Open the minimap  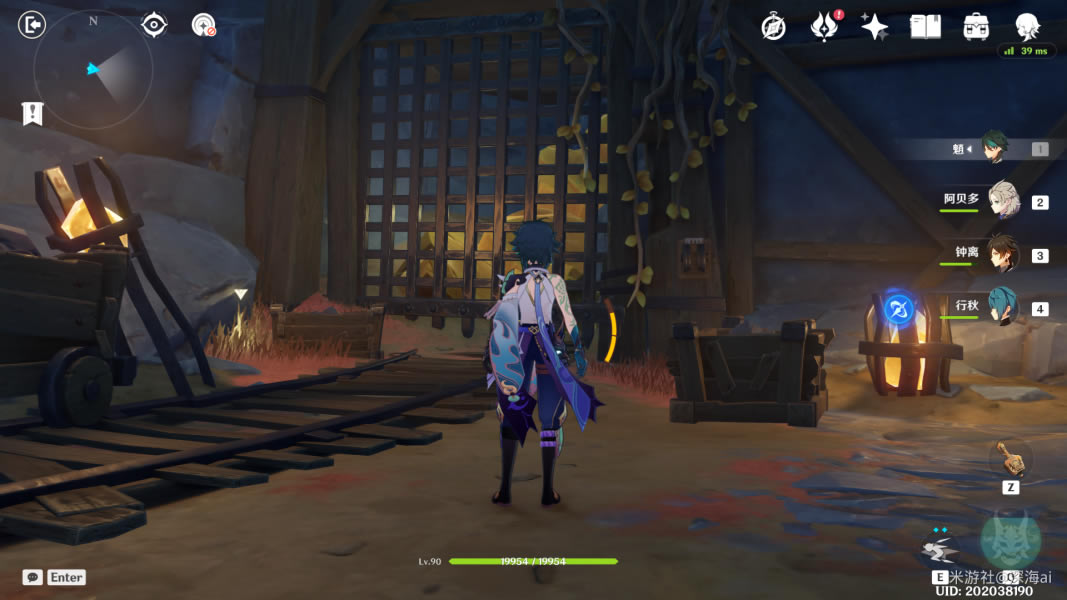point(93,70)
